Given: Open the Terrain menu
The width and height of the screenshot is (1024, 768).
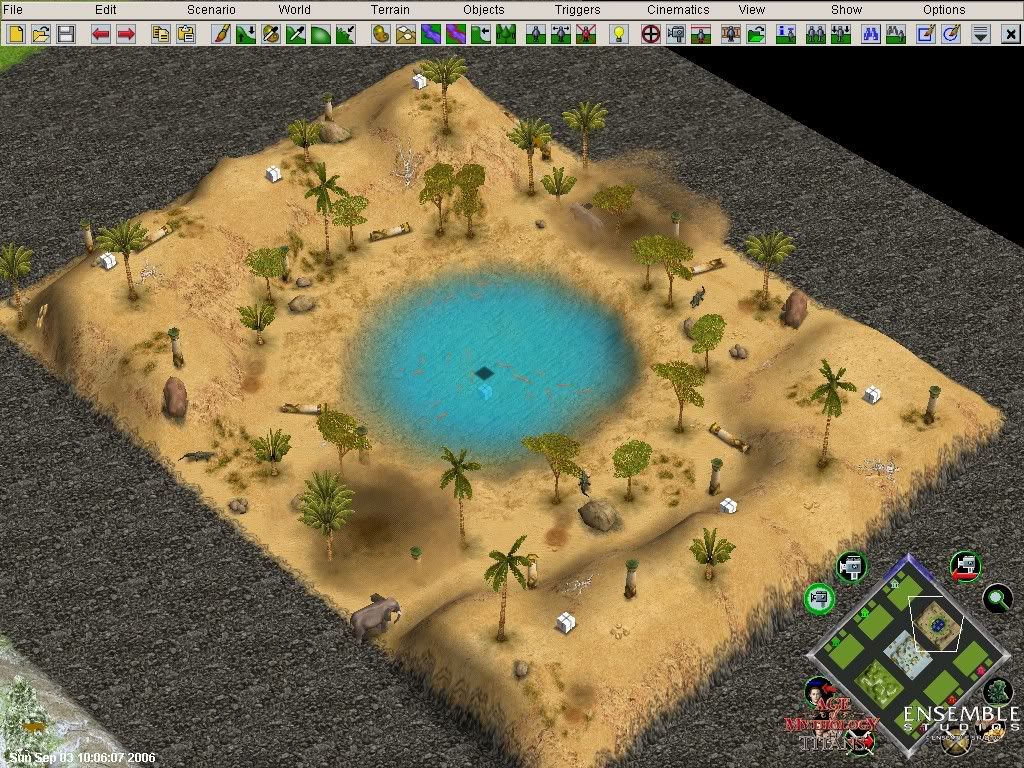Looking at the screenshot, I should [x=390, y=10].
